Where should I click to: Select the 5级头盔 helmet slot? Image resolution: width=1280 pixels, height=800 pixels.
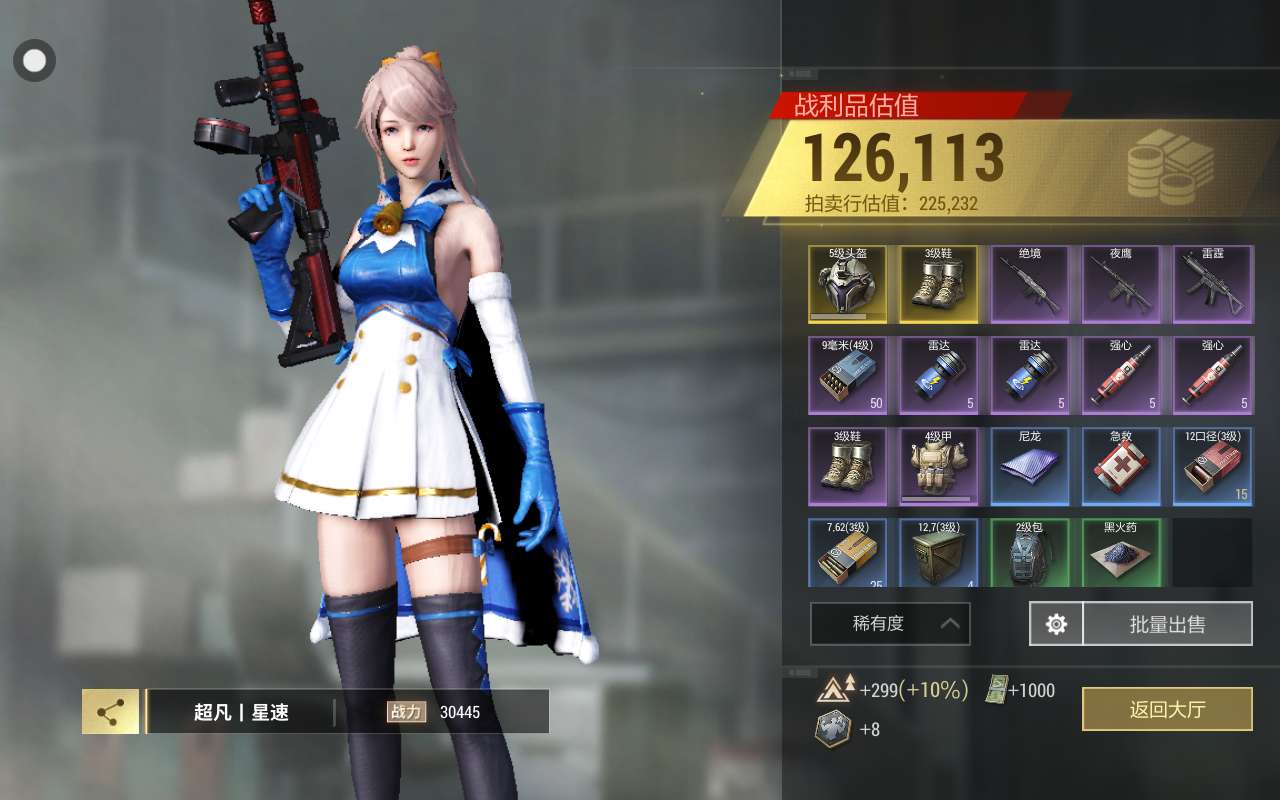coord(847,285)
